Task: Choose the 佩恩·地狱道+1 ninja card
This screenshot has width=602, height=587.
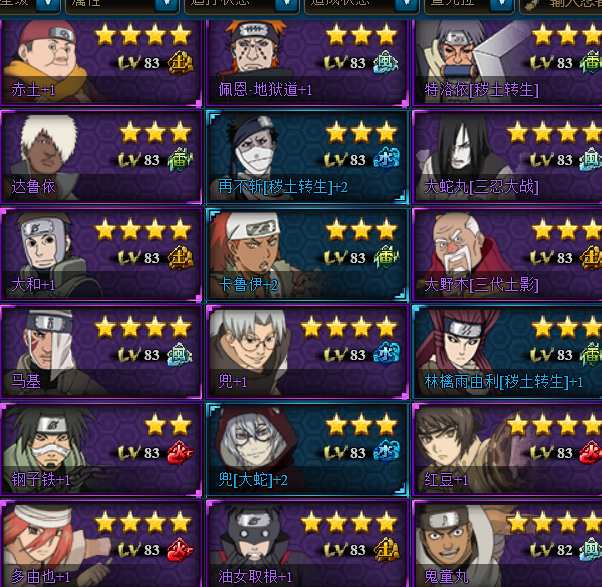Action: pyautogui.click(x=306, y=60)
